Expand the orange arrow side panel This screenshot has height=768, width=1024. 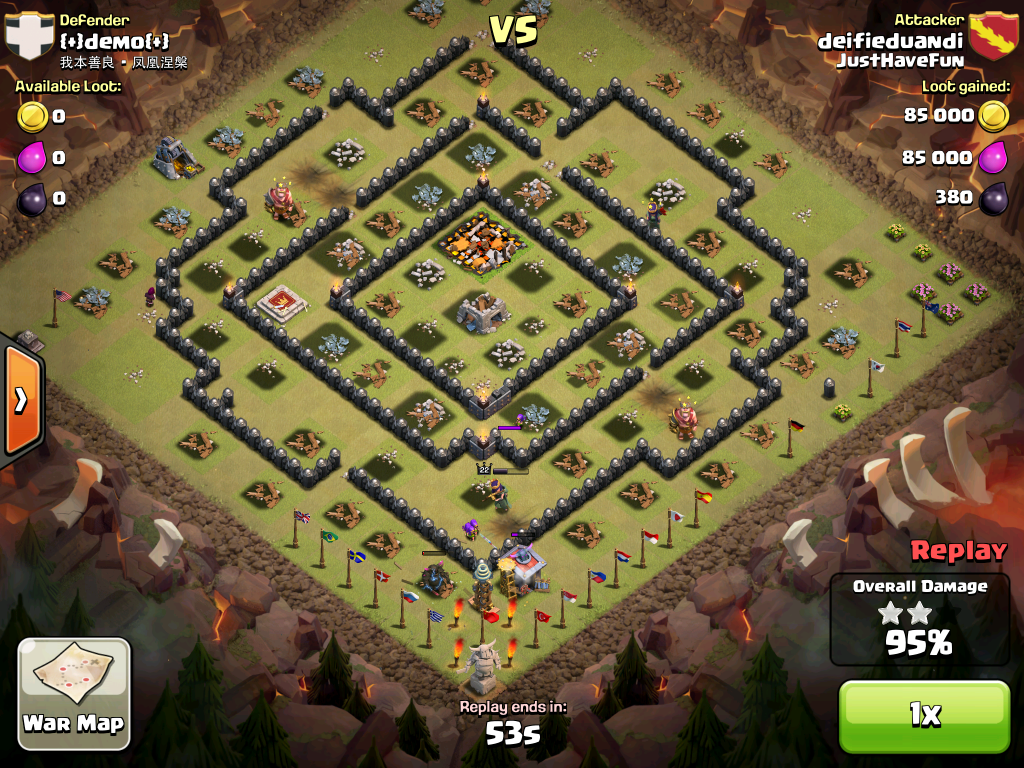click(21, 398)
